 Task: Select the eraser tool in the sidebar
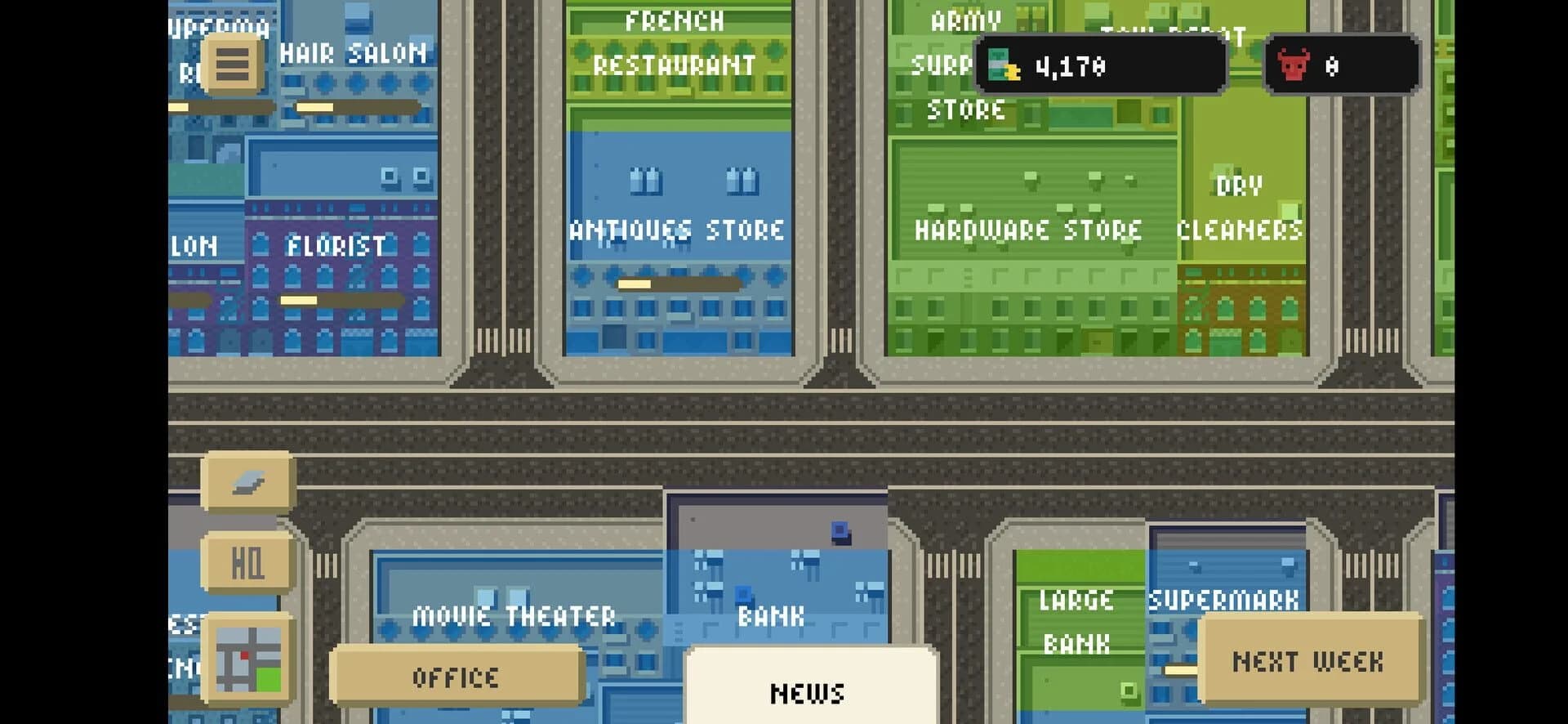[x=247, y=481]
